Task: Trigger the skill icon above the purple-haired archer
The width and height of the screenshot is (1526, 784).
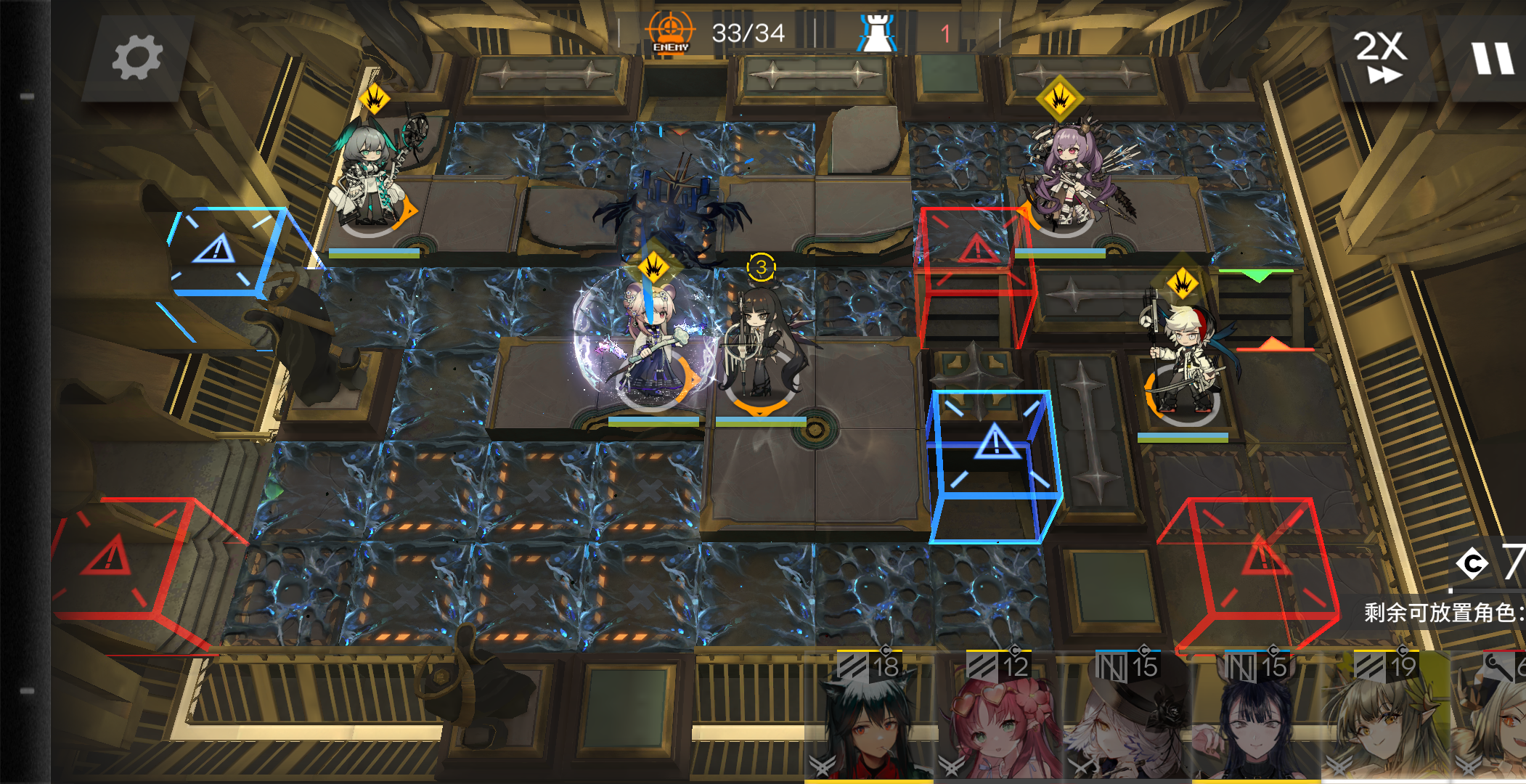Action: pyautogui.click(x=1060, y=99)
